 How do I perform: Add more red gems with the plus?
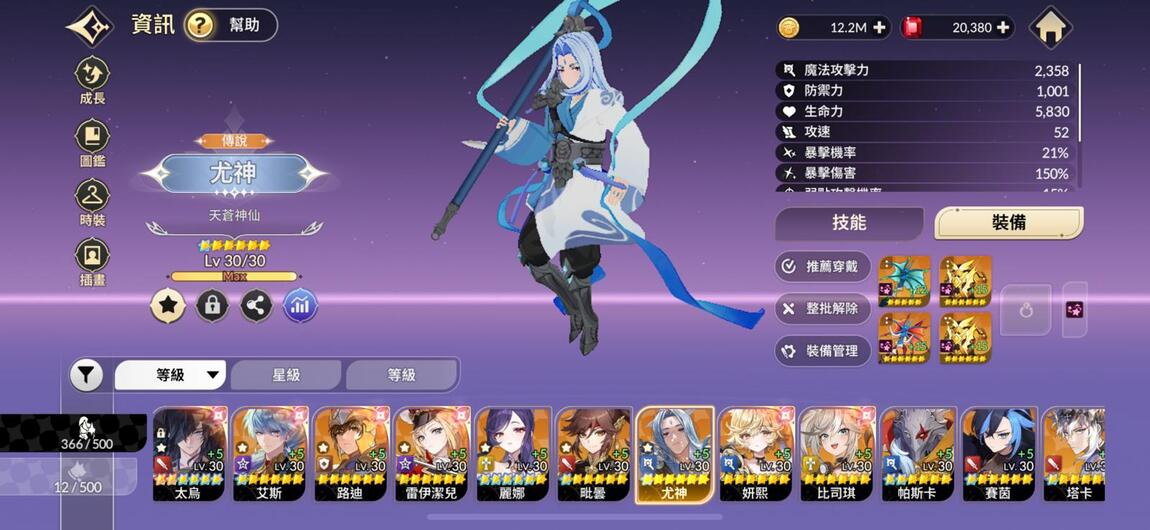coord(1003,28)
